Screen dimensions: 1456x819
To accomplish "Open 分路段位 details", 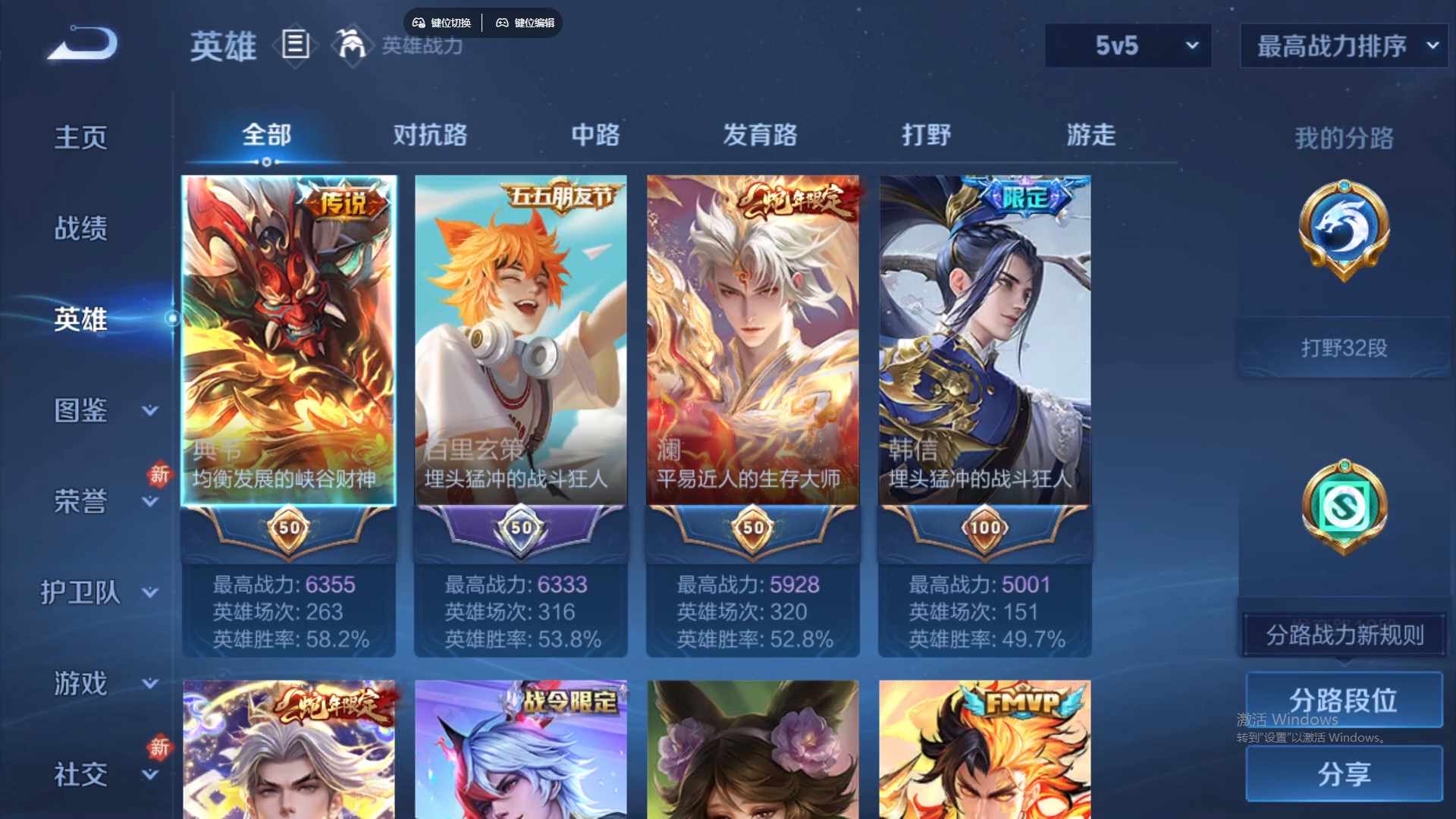I will coord(1343,700).
